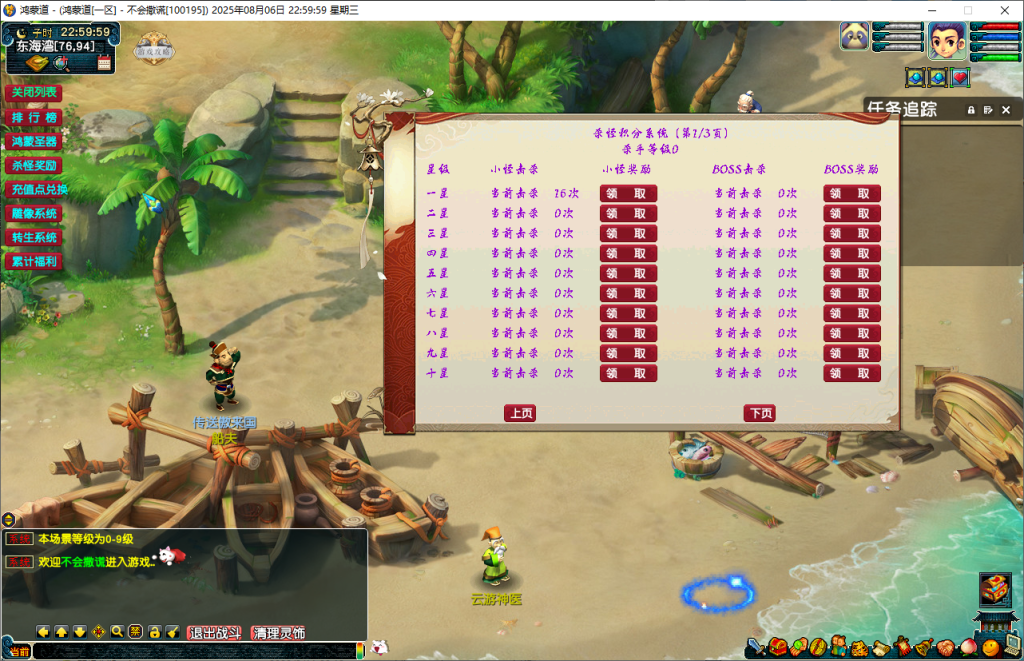Open the 雕像系统 statue system
The image size is (1024, 661).
pyautogui.click(x=35, y=213)
